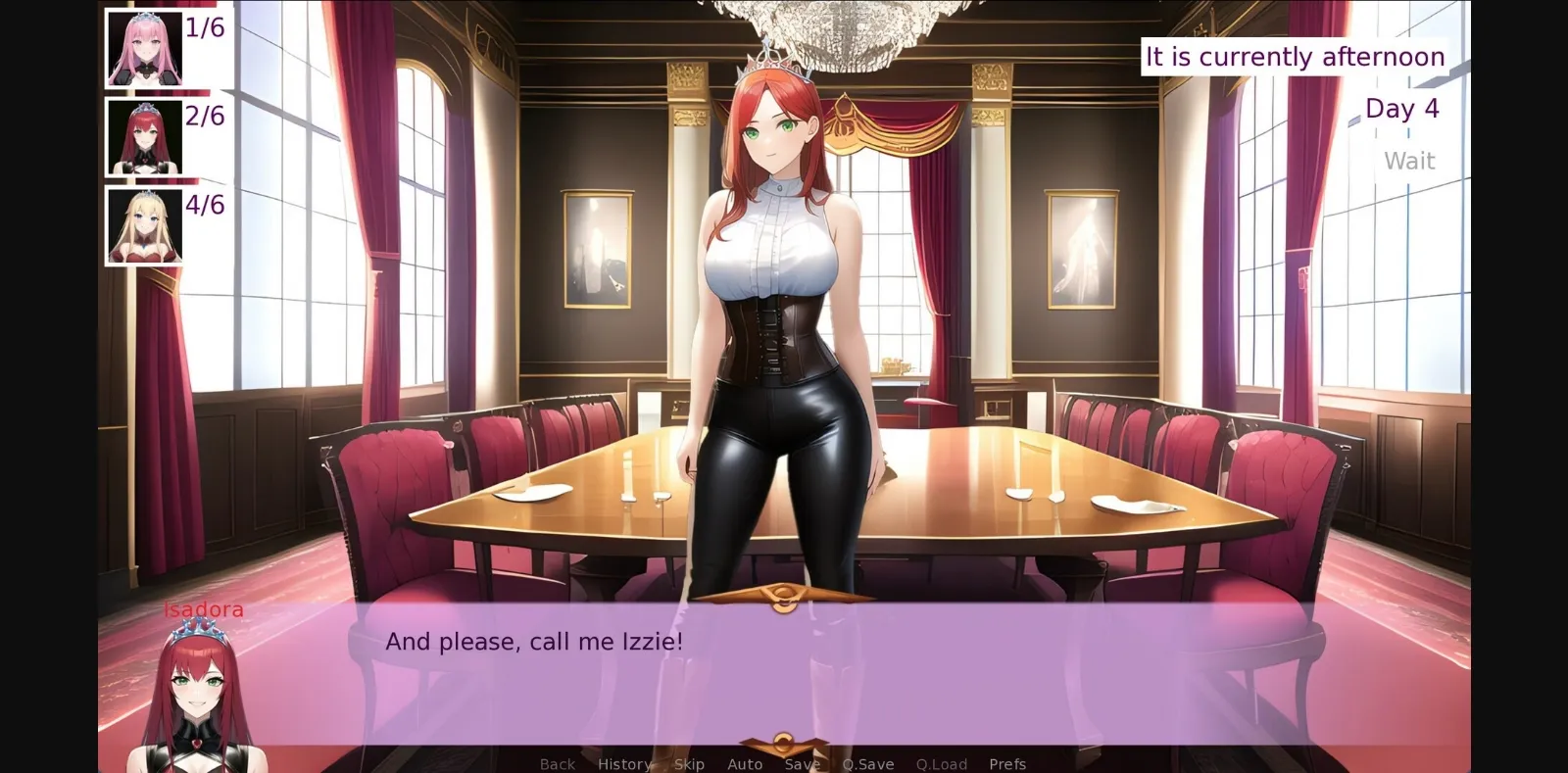Image resolution: width=1568 pixels, height=773 pixels.
Task: Enable Skip mode
Action: click(689, 763)
